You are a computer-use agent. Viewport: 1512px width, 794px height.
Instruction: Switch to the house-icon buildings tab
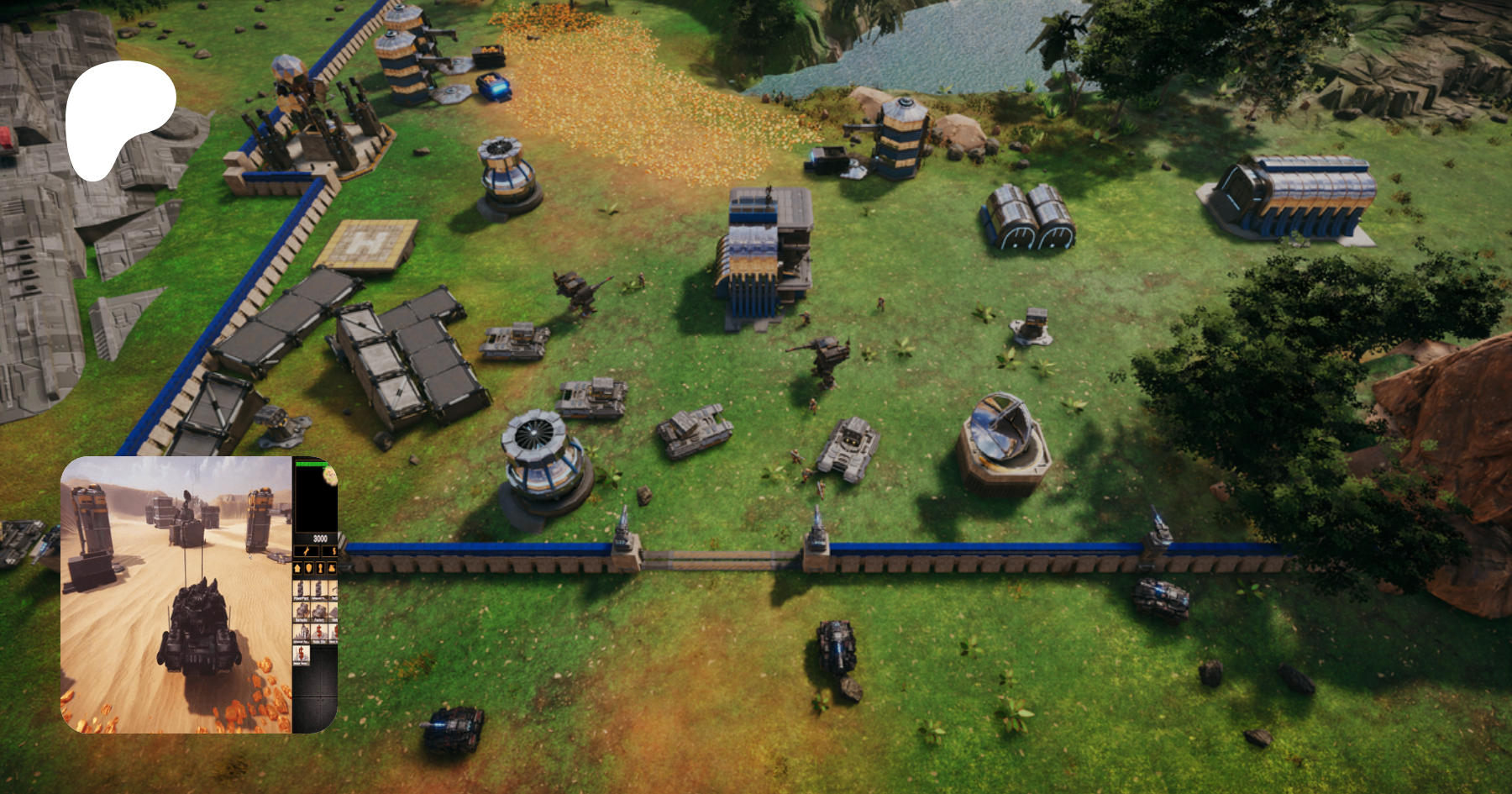(297, 568)
